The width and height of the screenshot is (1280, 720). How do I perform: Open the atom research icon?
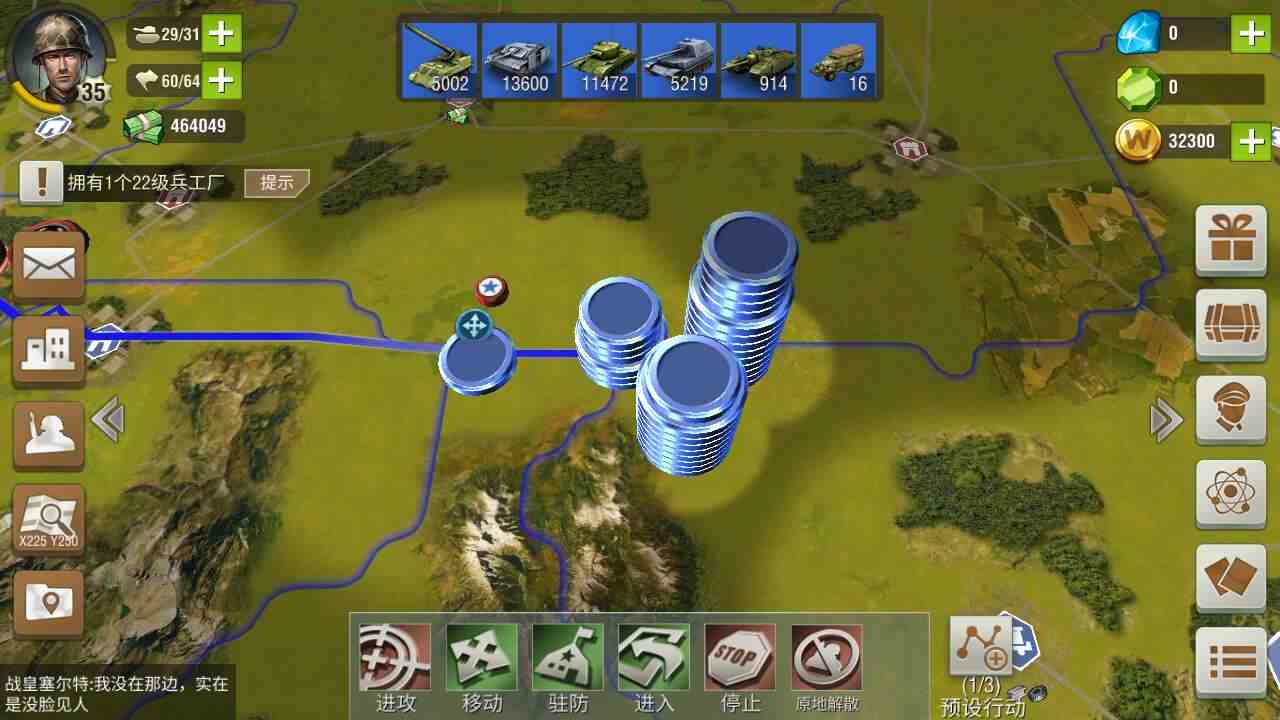click(x=1231, y=492)
